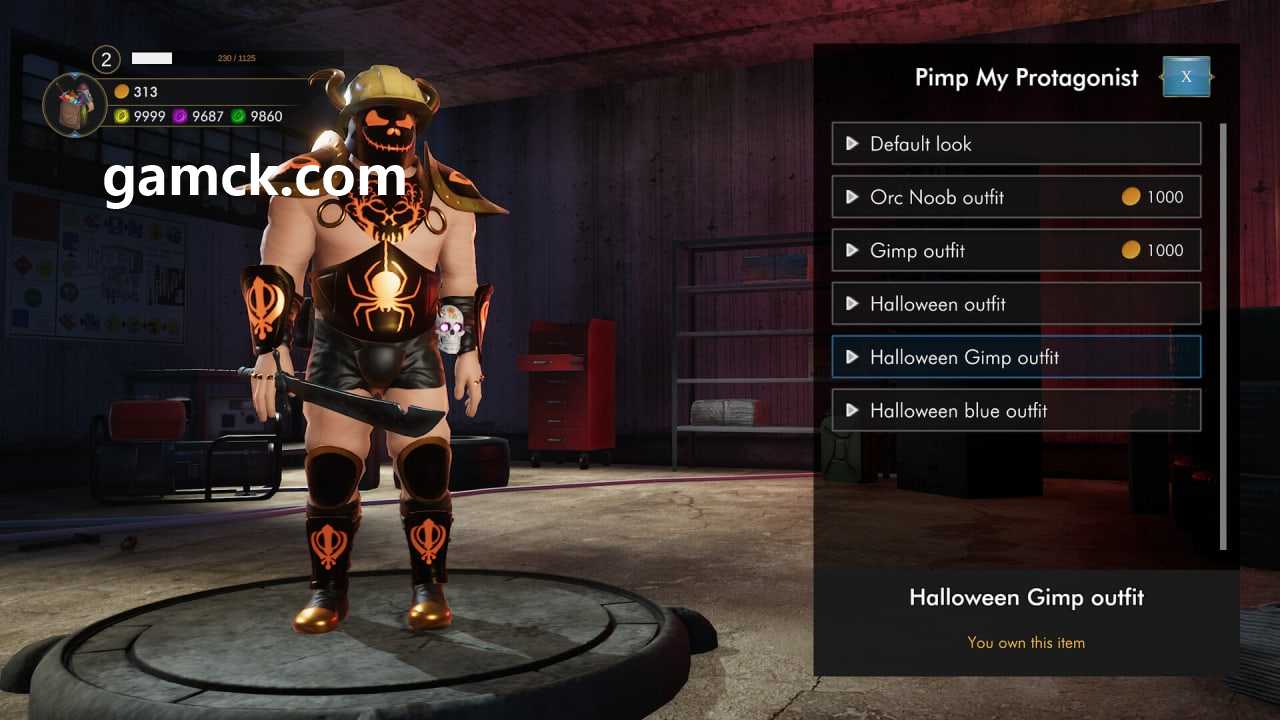Click the outfit list scrollbar
This screenshot has height=720, width=1280.
pyautogui.click(x=1223, y=336)
